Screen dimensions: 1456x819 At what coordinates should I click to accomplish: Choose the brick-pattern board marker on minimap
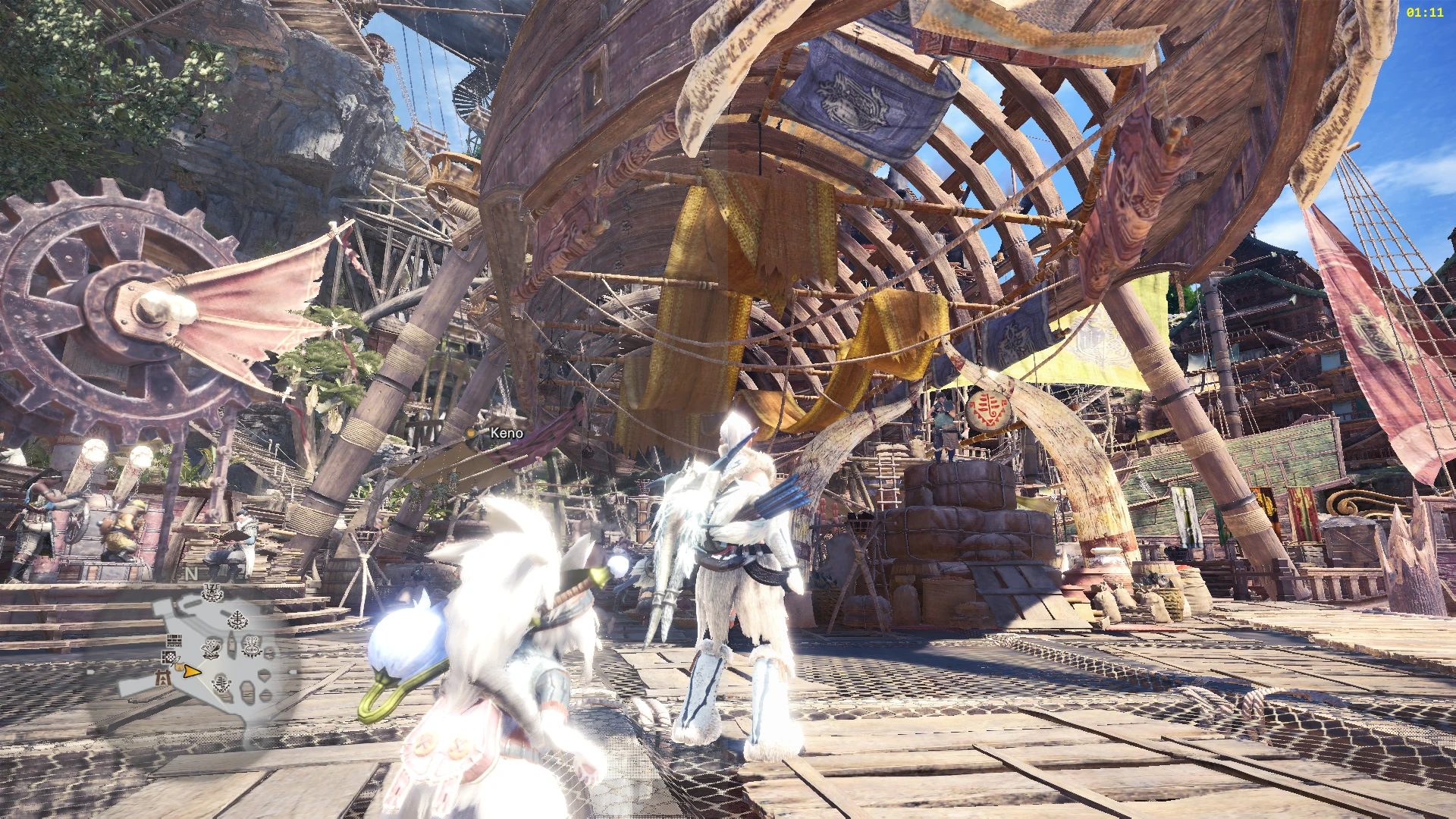coord(174,641)
